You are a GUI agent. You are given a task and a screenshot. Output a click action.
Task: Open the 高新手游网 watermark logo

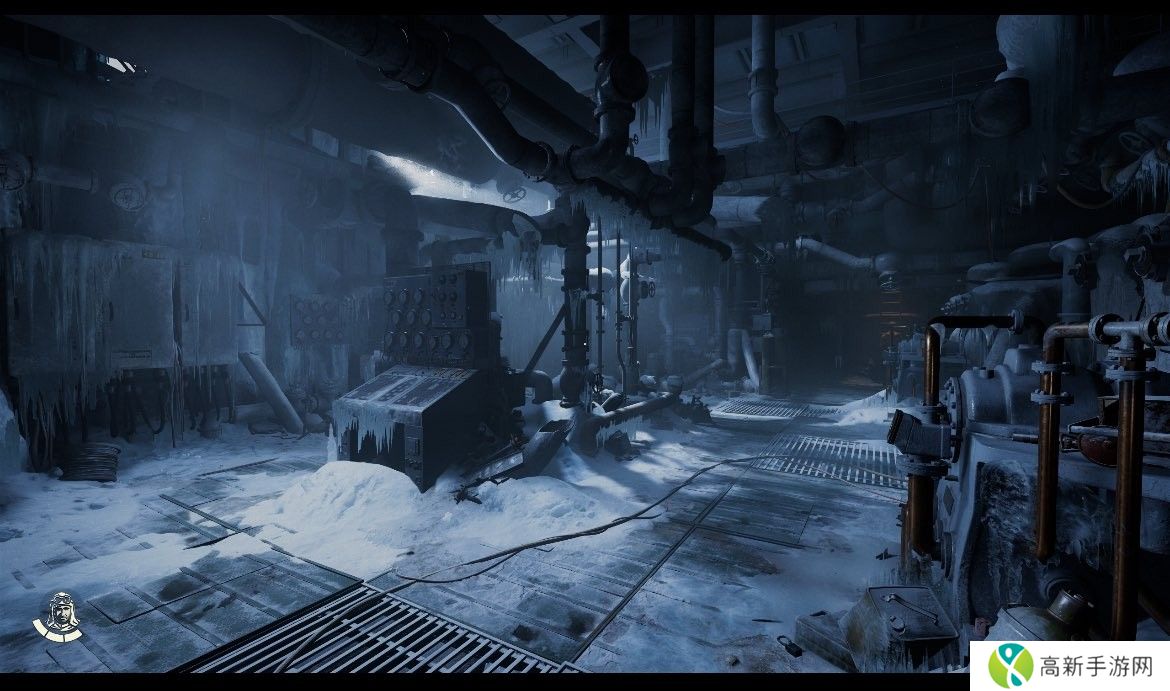tap(1069, 665)
